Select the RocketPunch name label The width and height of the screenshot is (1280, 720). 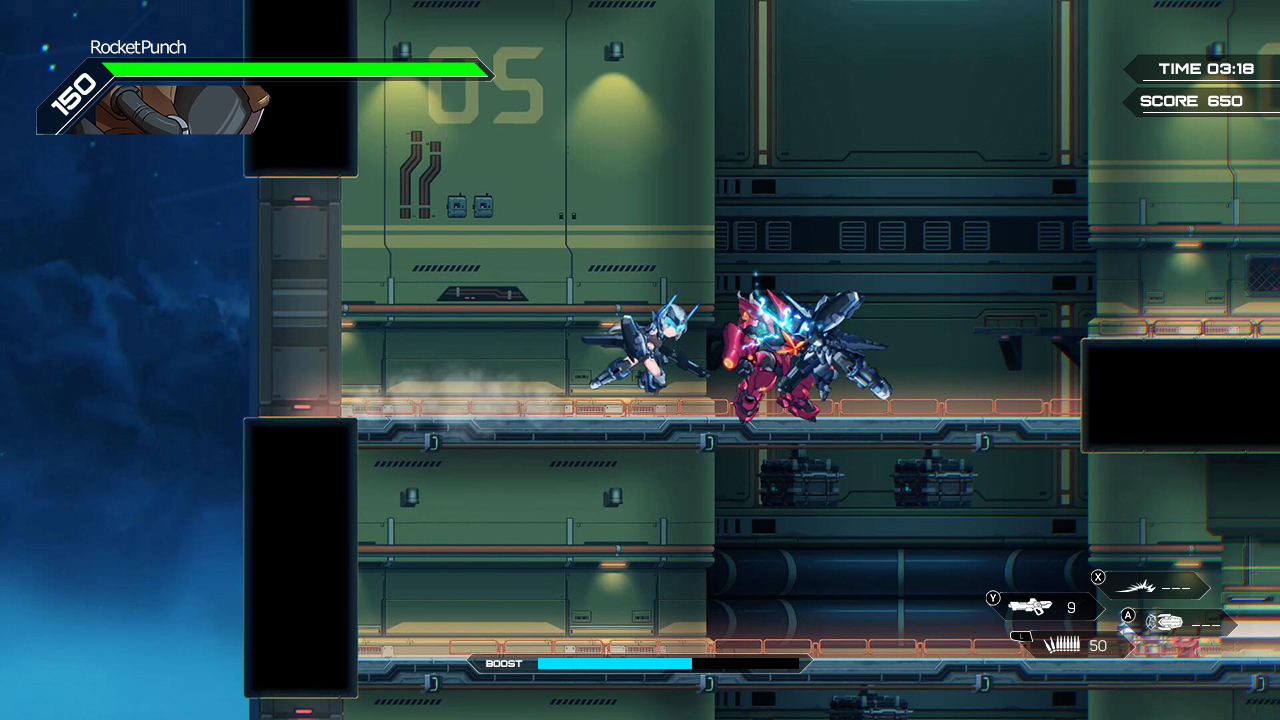click(137, 46)
